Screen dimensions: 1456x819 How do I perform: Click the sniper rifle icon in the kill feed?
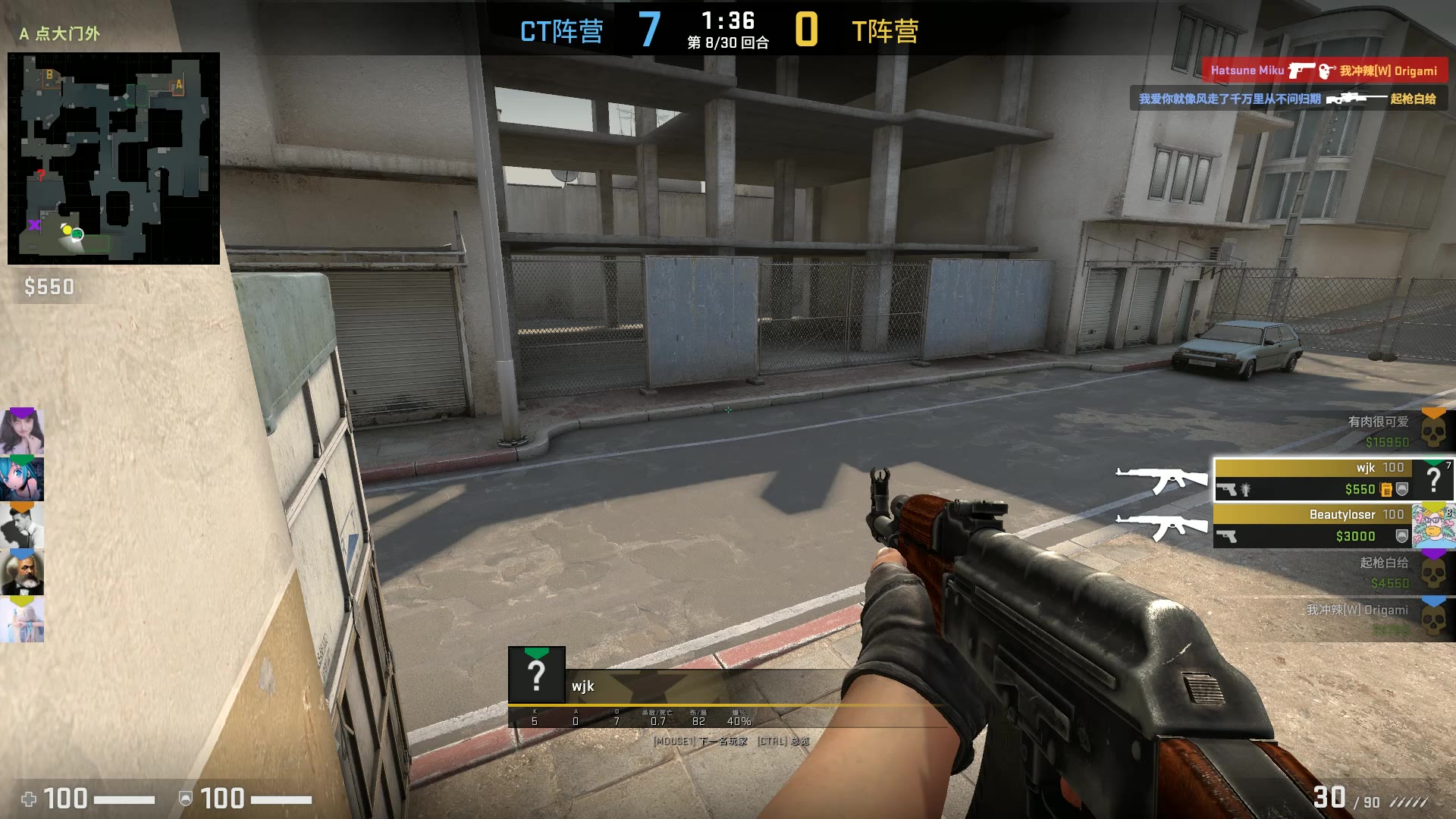coord(1357,99)
